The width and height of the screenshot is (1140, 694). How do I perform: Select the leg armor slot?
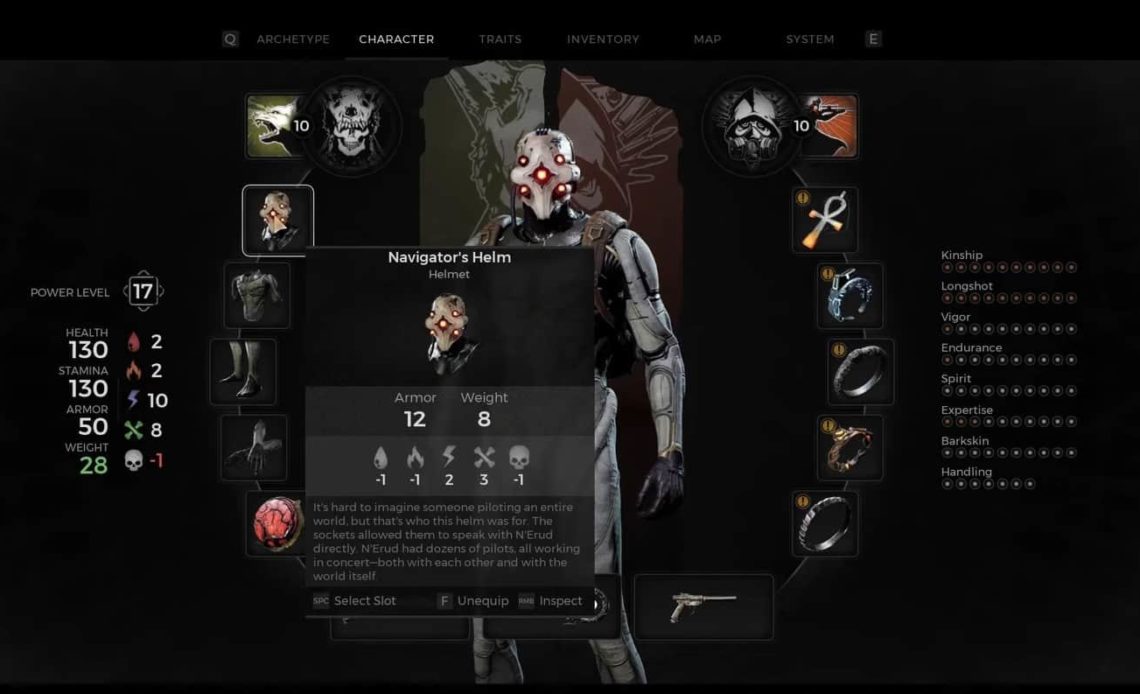pyautogui.click(x=243, y=371)
